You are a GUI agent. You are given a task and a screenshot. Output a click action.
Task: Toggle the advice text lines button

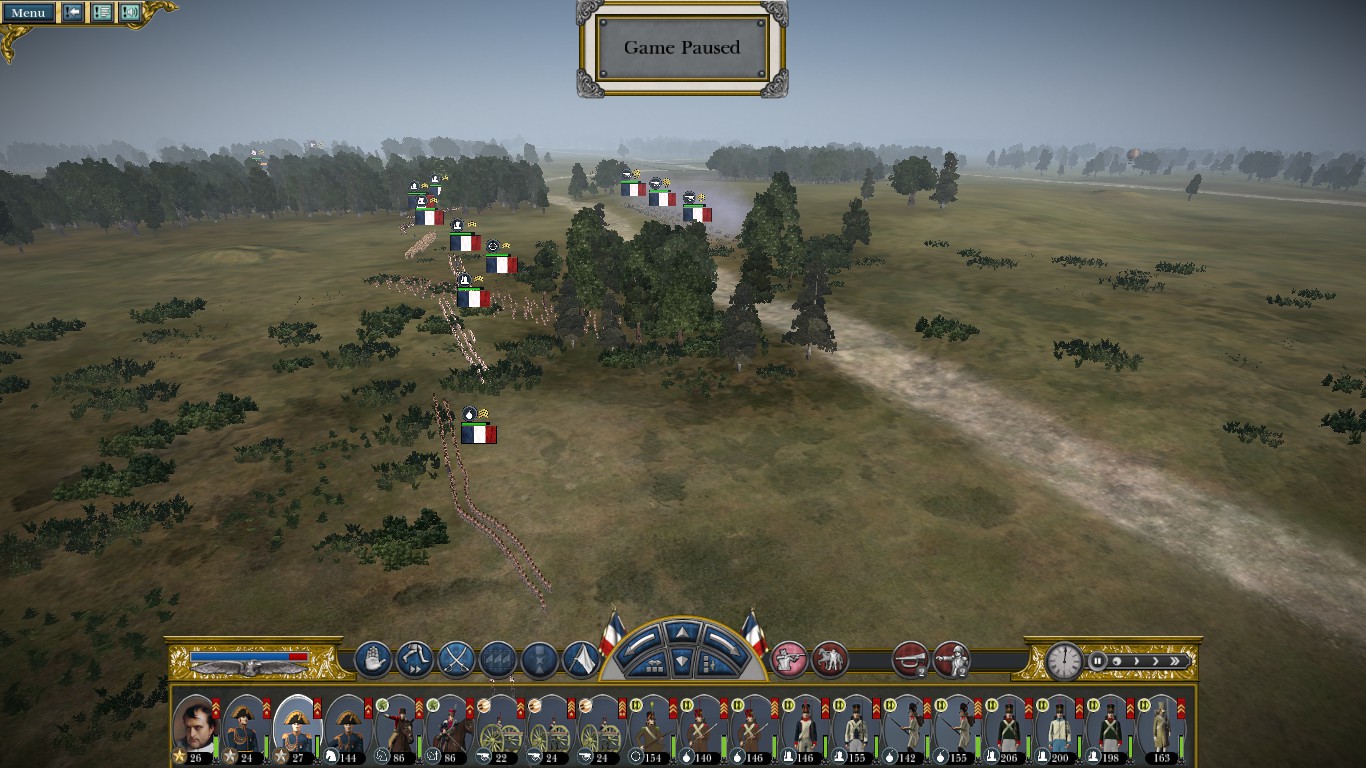pos(102,13)
